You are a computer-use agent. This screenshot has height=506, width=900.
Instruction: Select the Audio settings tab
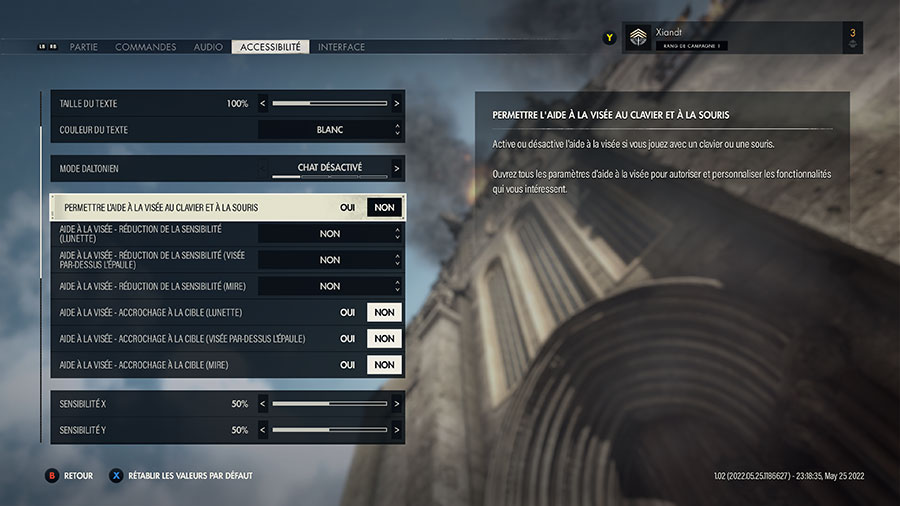pyautogui.click(x=208, y=47)
